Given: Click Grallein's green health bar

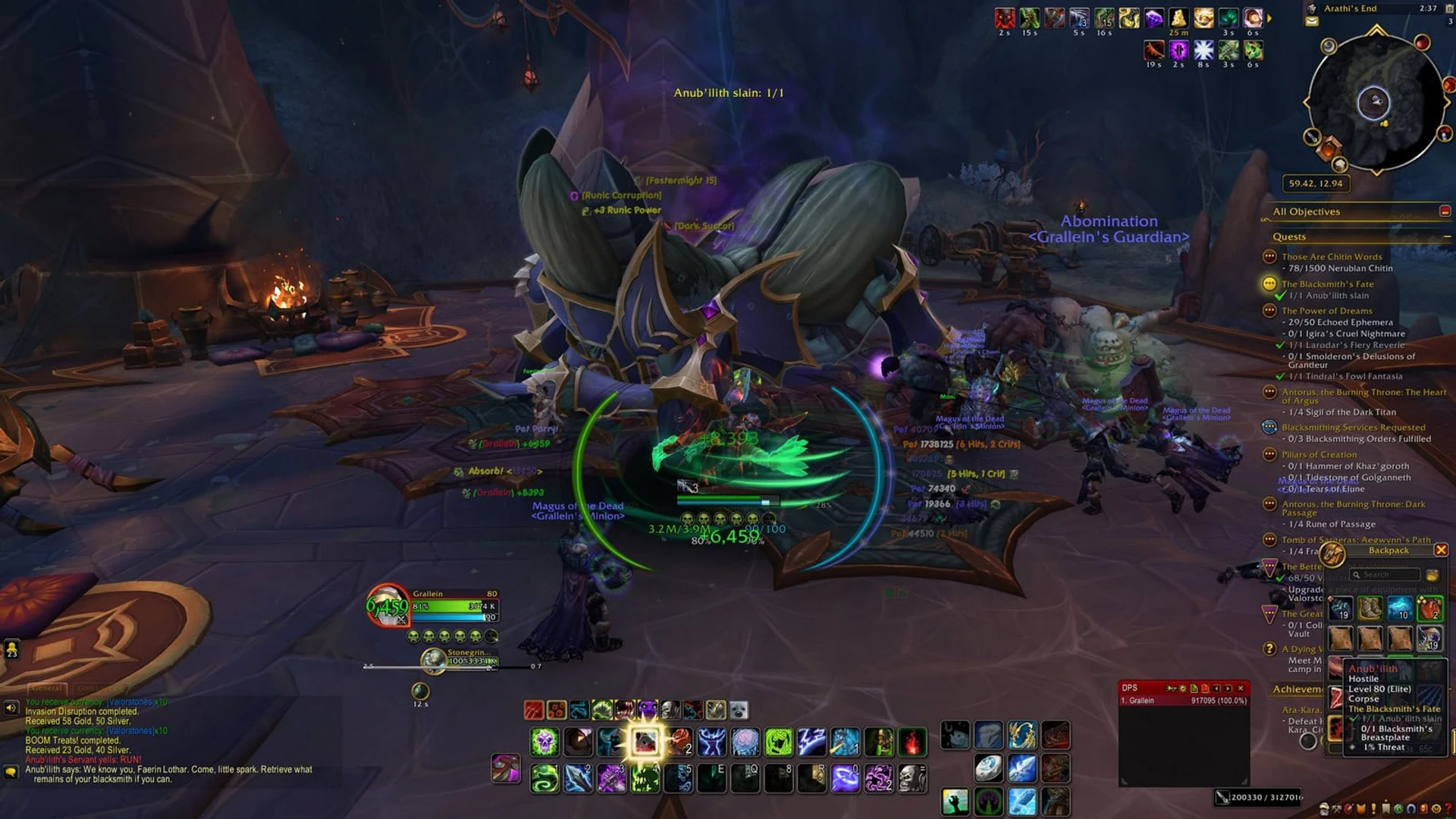Looking at the screenshot, I should (x=447, y=605).
